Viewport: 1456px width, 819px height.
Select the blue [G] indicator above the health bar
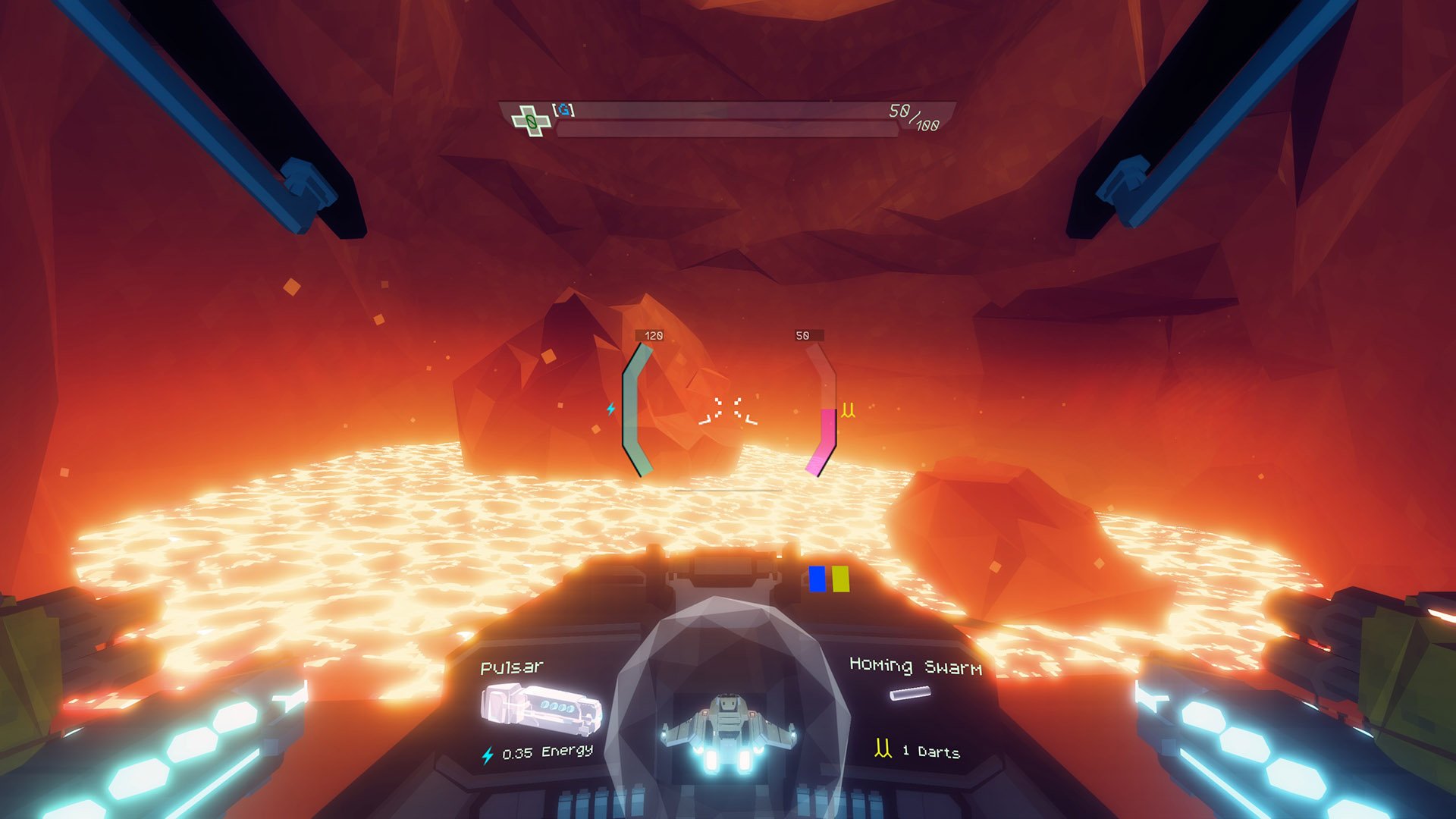[565, 109]
